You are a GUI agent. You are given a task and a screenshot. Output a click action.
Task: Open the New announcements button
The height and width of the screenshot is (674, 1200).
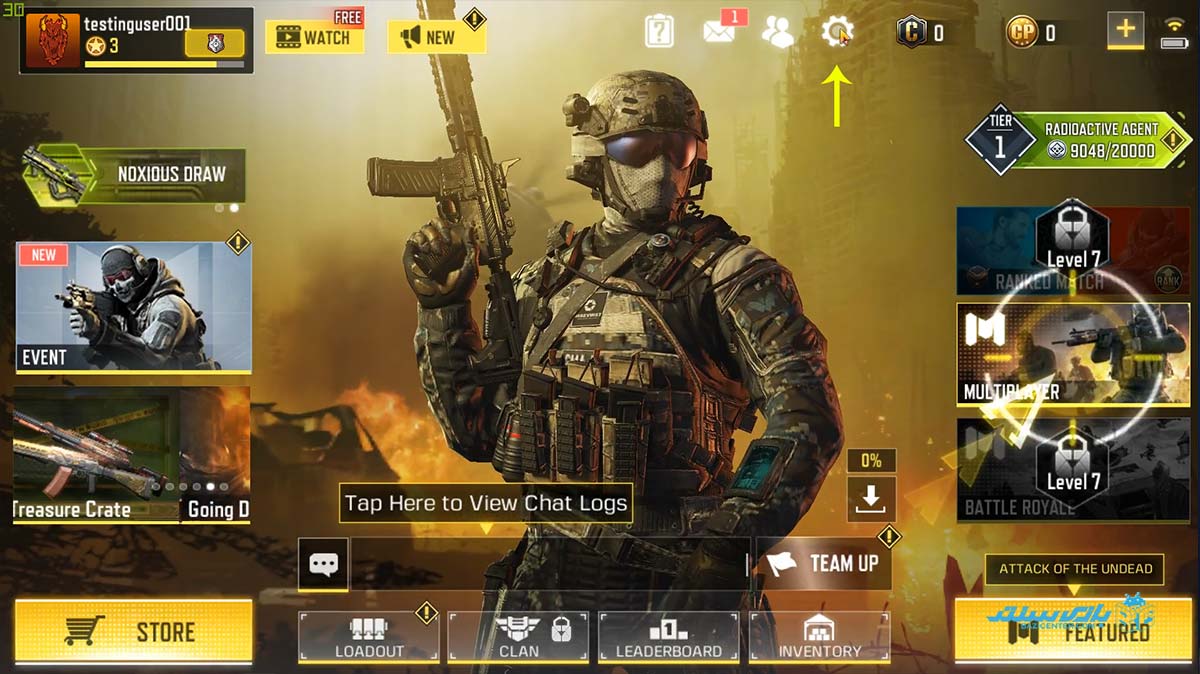(436, 37)
